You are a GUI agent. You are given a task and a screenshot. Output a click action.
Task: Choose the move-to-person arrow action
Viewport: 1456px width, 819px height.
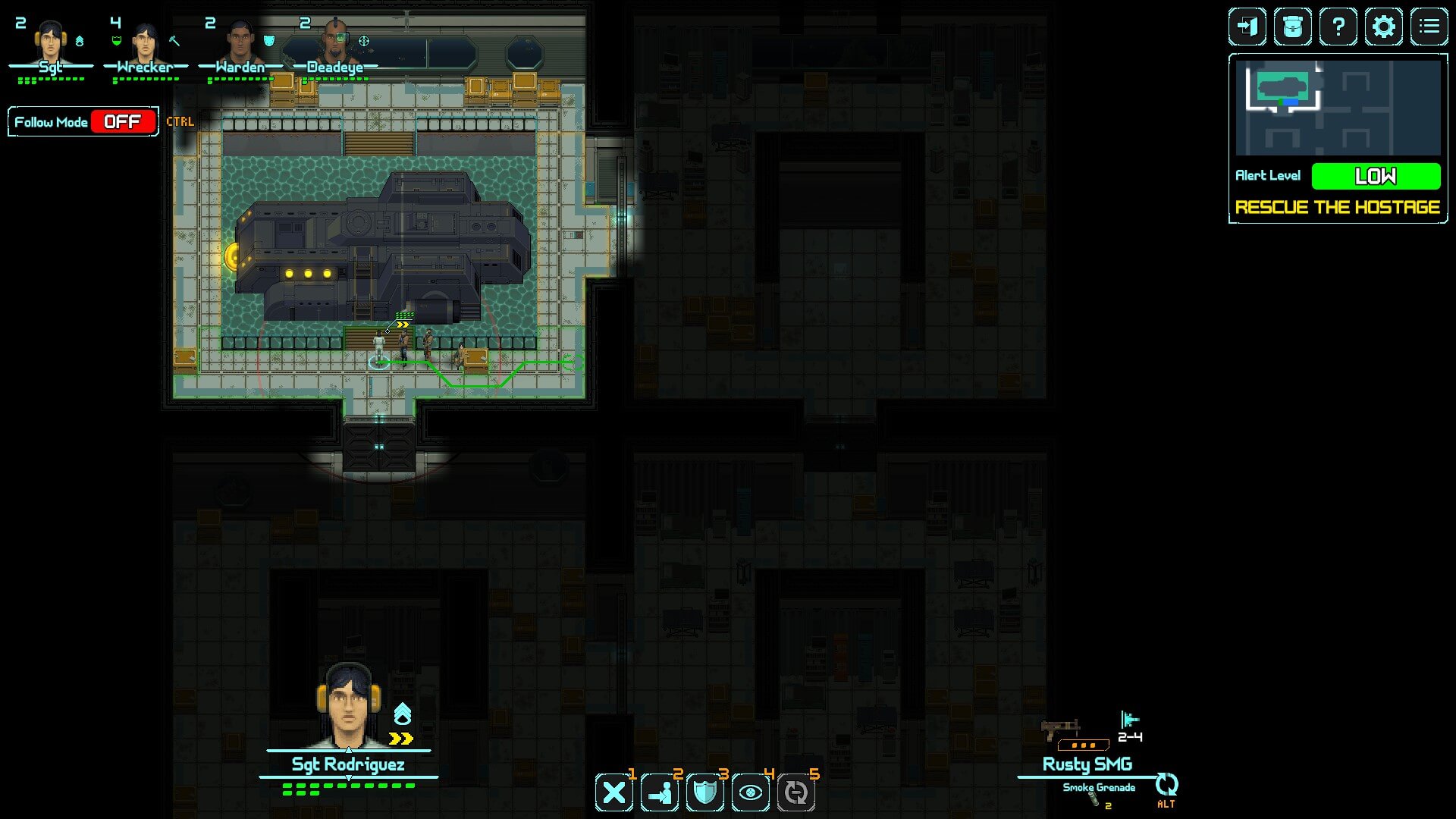tap(660, 793)
